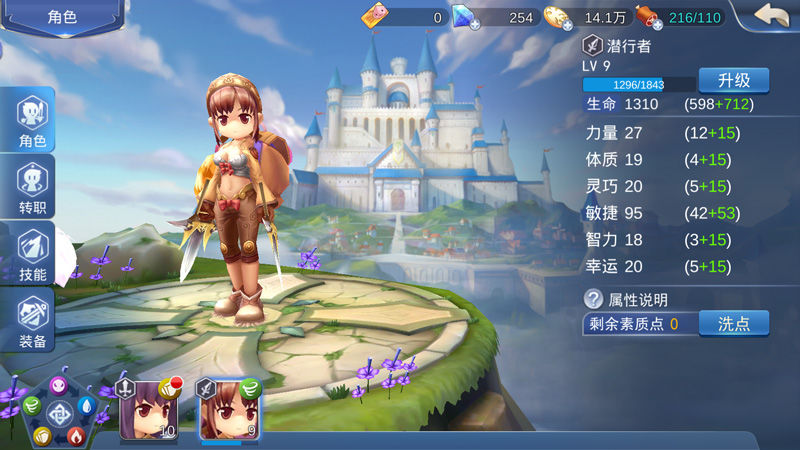Open the 转职 job change tab

(x=33, y=190)
